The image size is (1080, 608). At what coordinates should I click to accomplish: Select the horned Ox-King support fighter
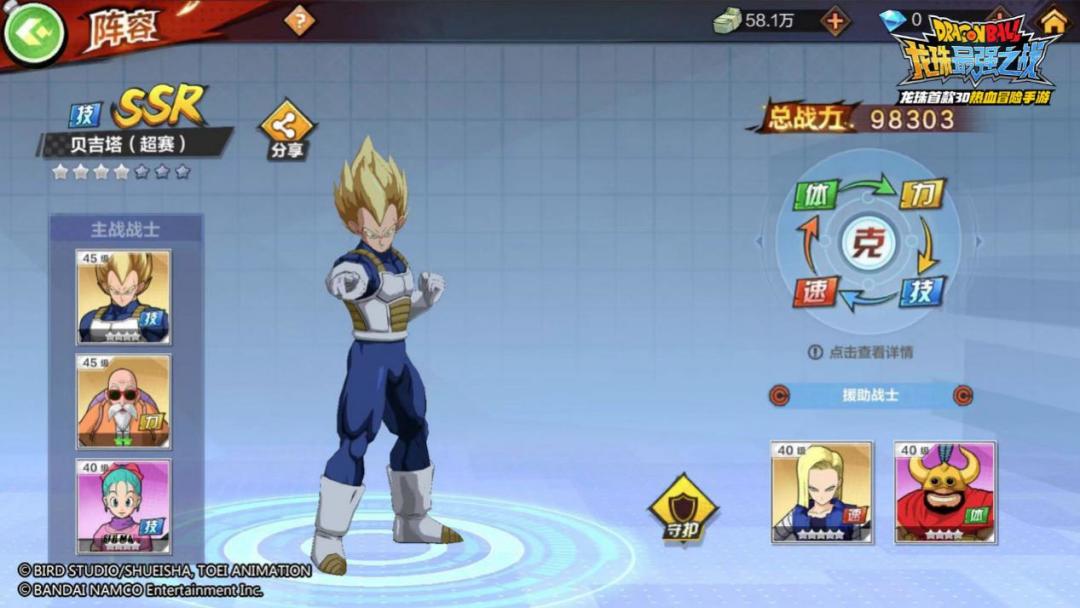click(x=944, y=492)
